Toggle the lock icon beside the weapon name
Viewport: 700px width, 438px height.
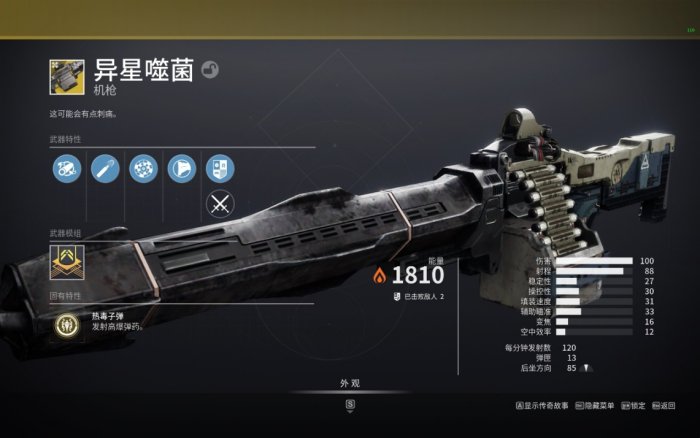(x=210, y=69)
